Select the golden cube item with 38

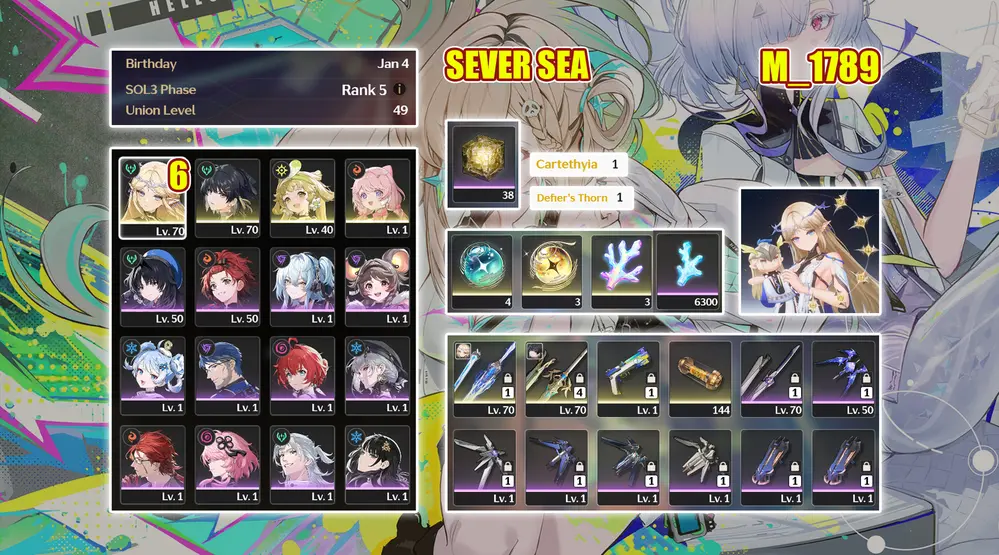click(484, 163)
